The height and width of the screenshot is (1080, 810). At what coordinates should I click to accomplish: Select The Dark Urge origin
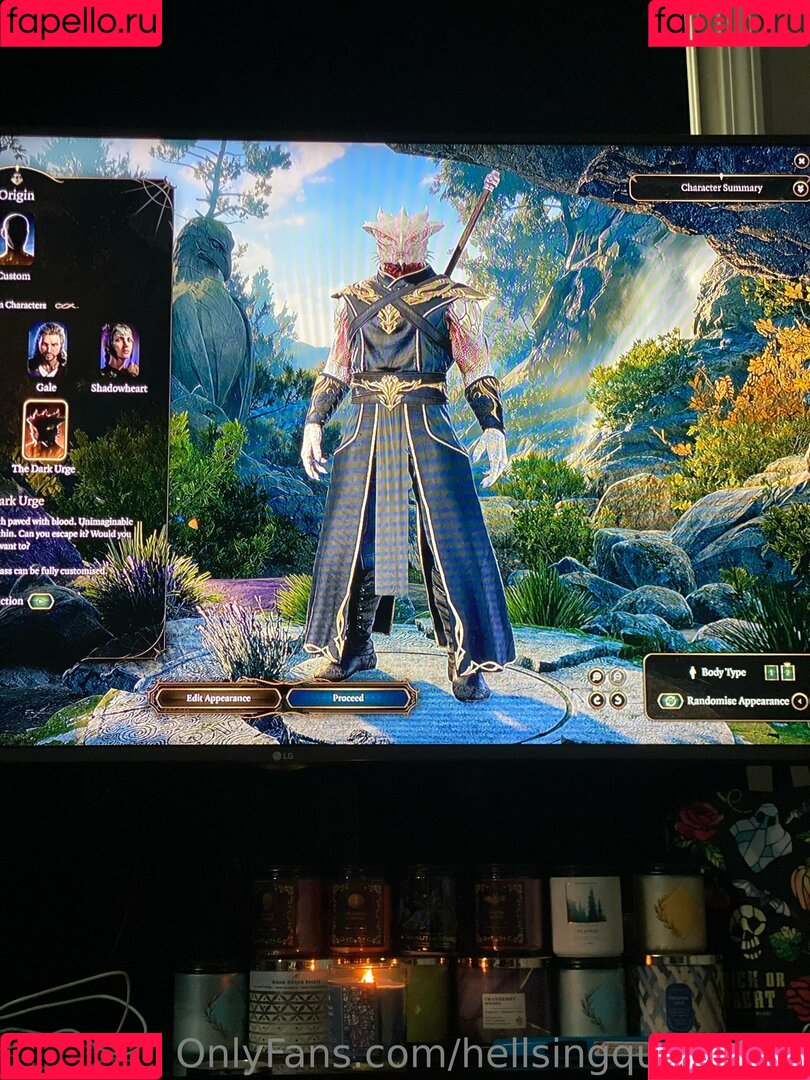44,430
